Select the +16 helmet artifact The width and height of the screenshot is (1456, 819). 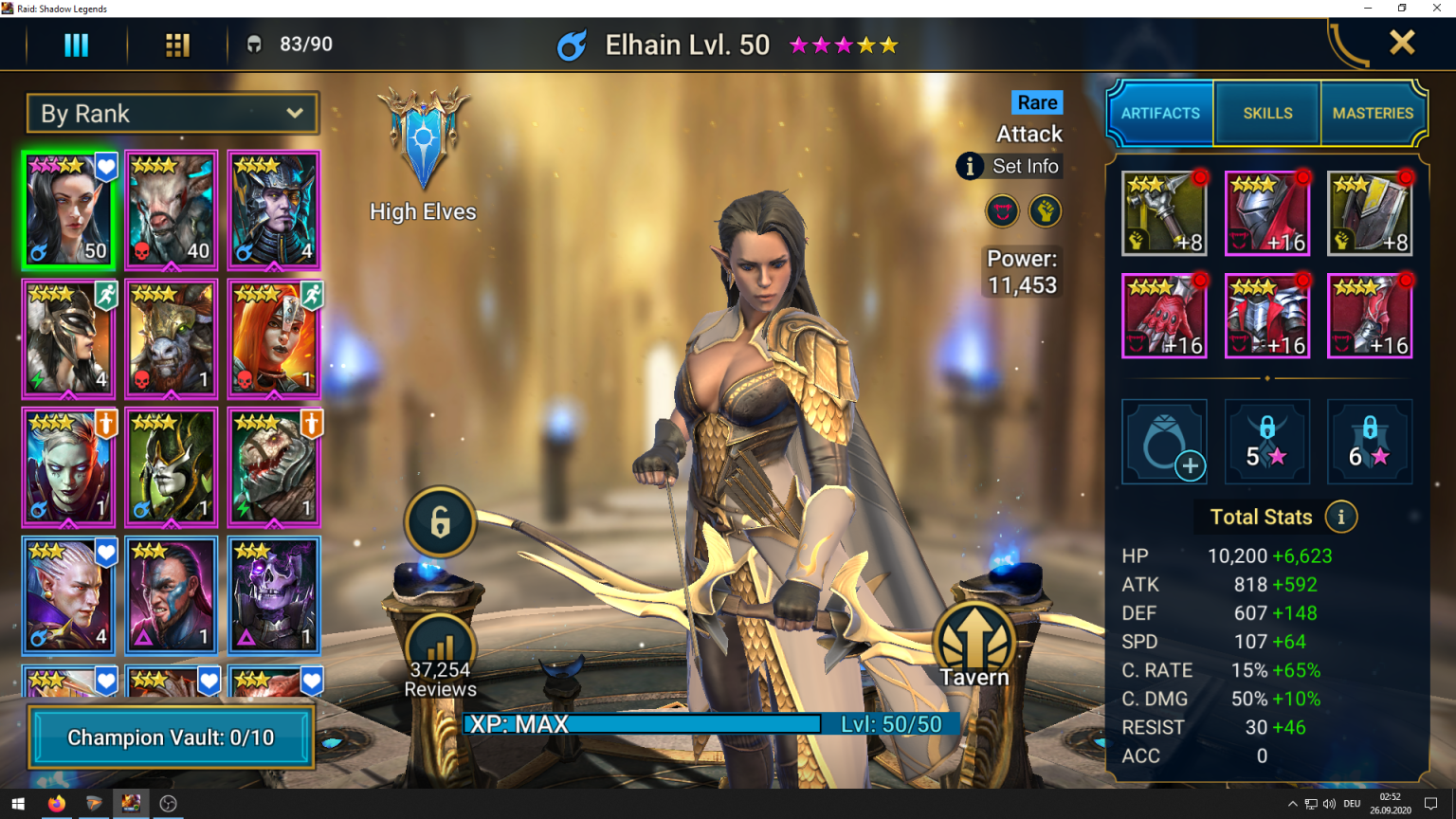click(1266, 212)
